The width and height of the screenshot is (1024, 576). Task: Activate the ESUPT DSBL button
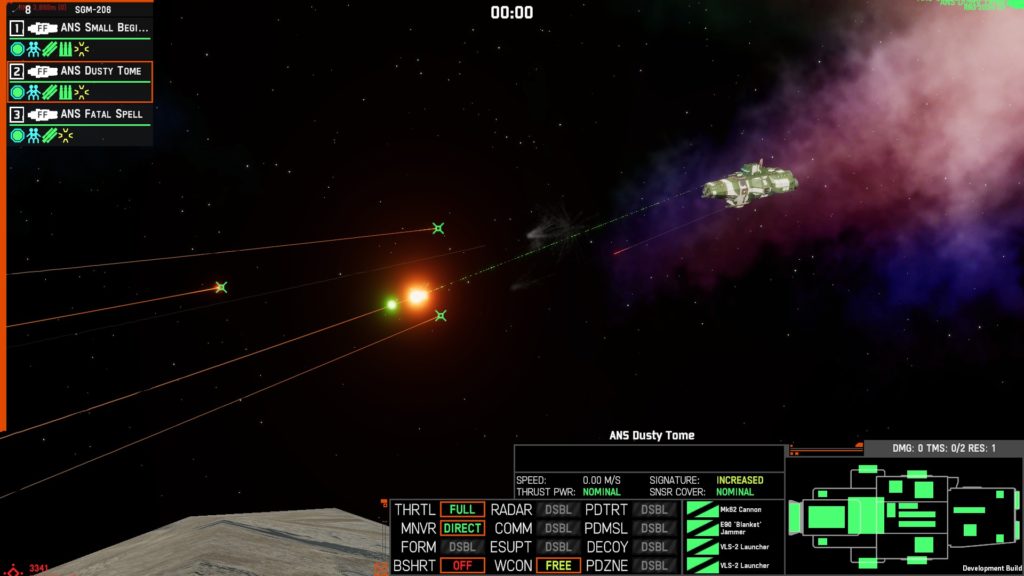(x=558, y=547)
